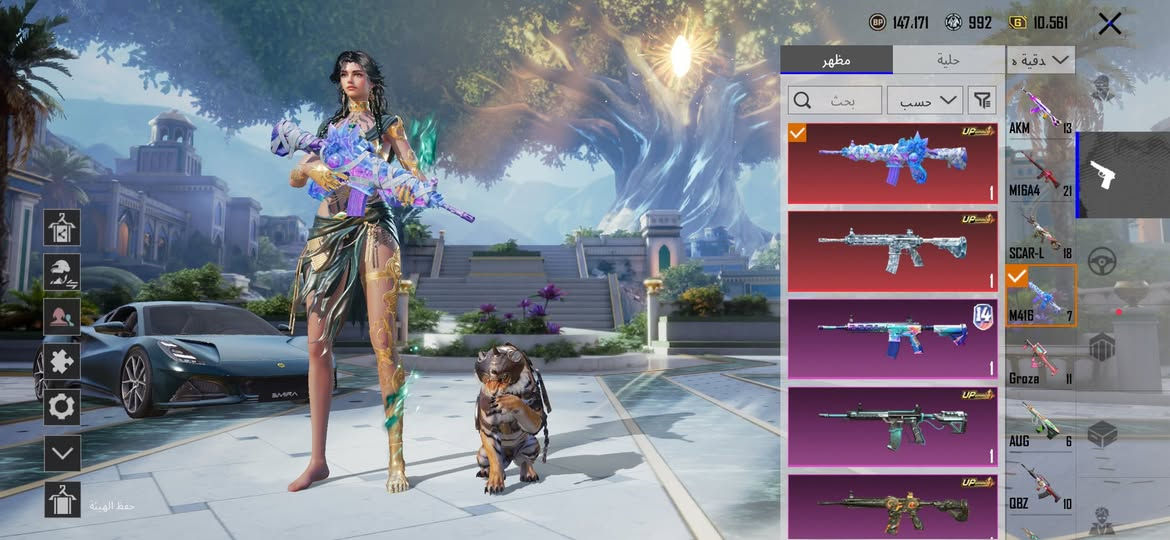1170x540 pixels.
Task: Click the بحث search field
Action: (835, 100)
